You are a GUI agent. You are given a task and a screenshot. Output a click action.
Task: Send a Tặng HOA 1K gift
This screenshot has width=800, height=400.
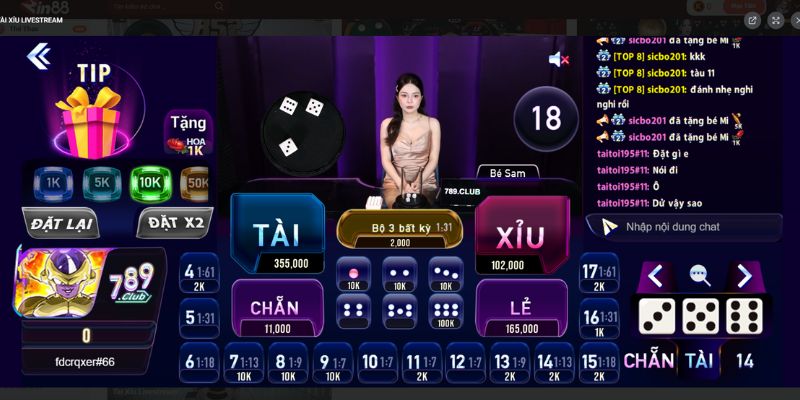(188, 132)
